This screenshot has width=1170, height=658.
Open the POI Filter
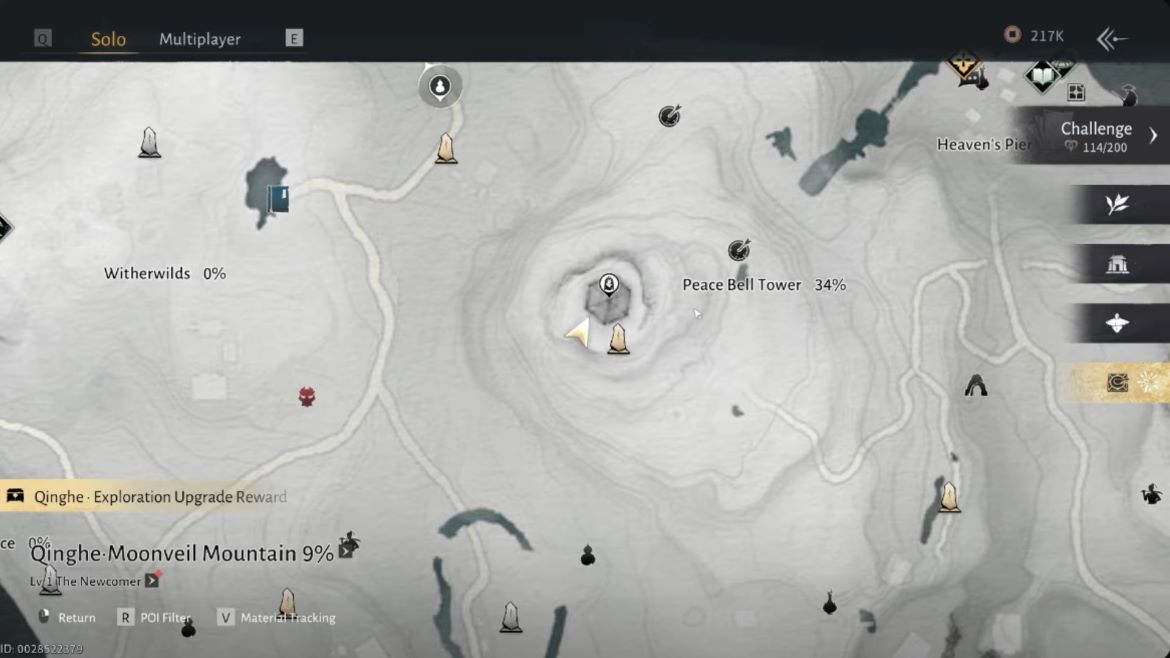[156, 618]
